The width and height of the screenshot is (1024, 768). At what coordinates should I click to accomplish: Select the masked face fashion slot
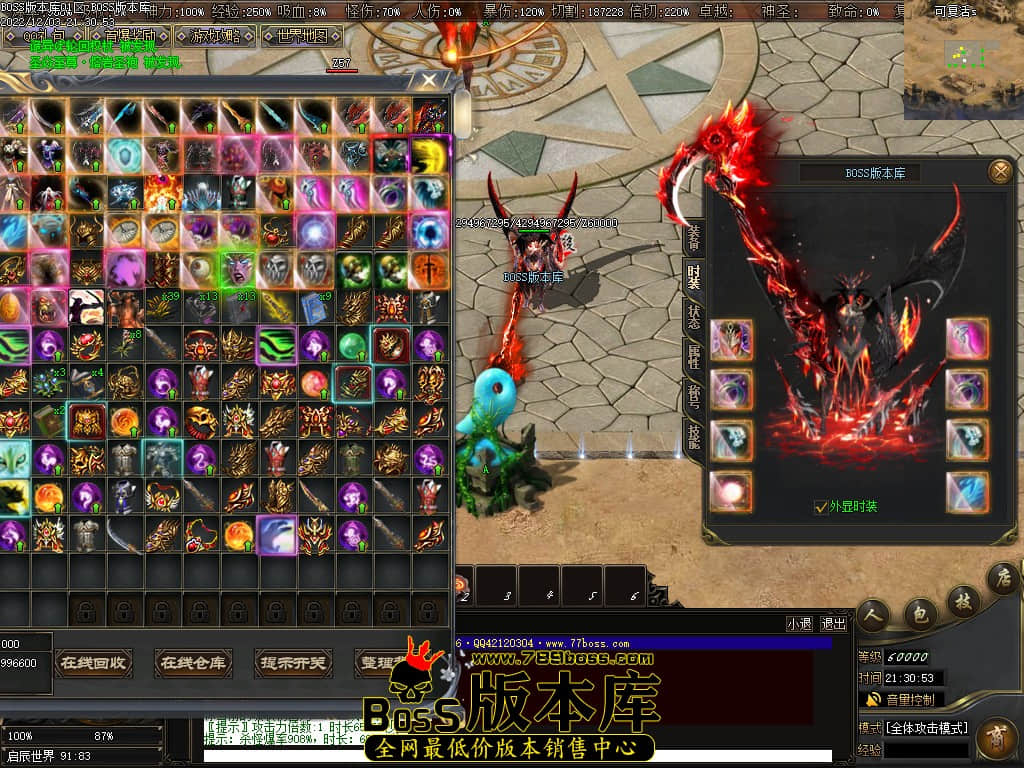point(730,339)
